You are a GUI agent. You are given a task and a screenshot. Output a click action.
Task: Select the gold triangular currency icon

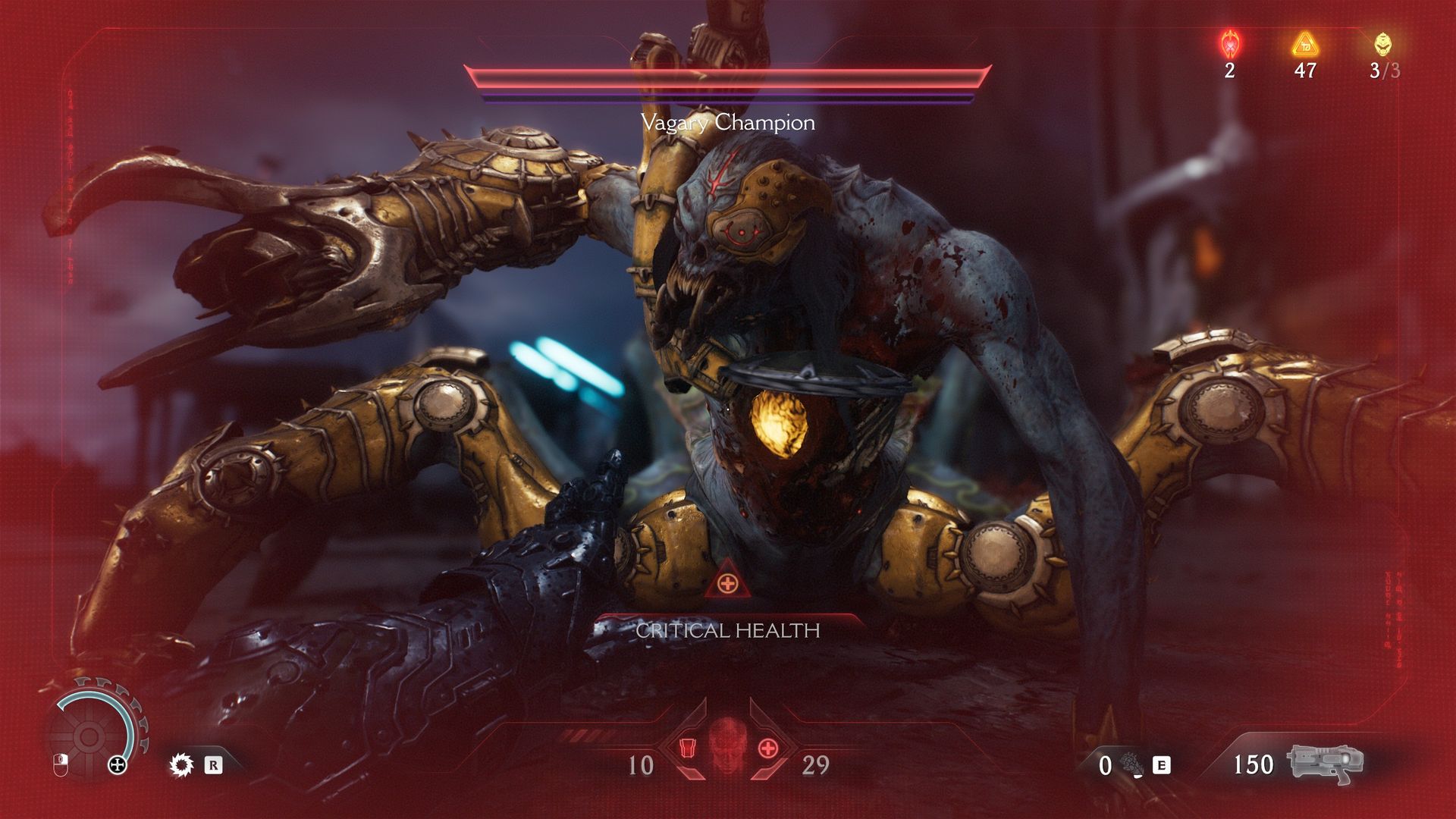(x=1305, y=45)
